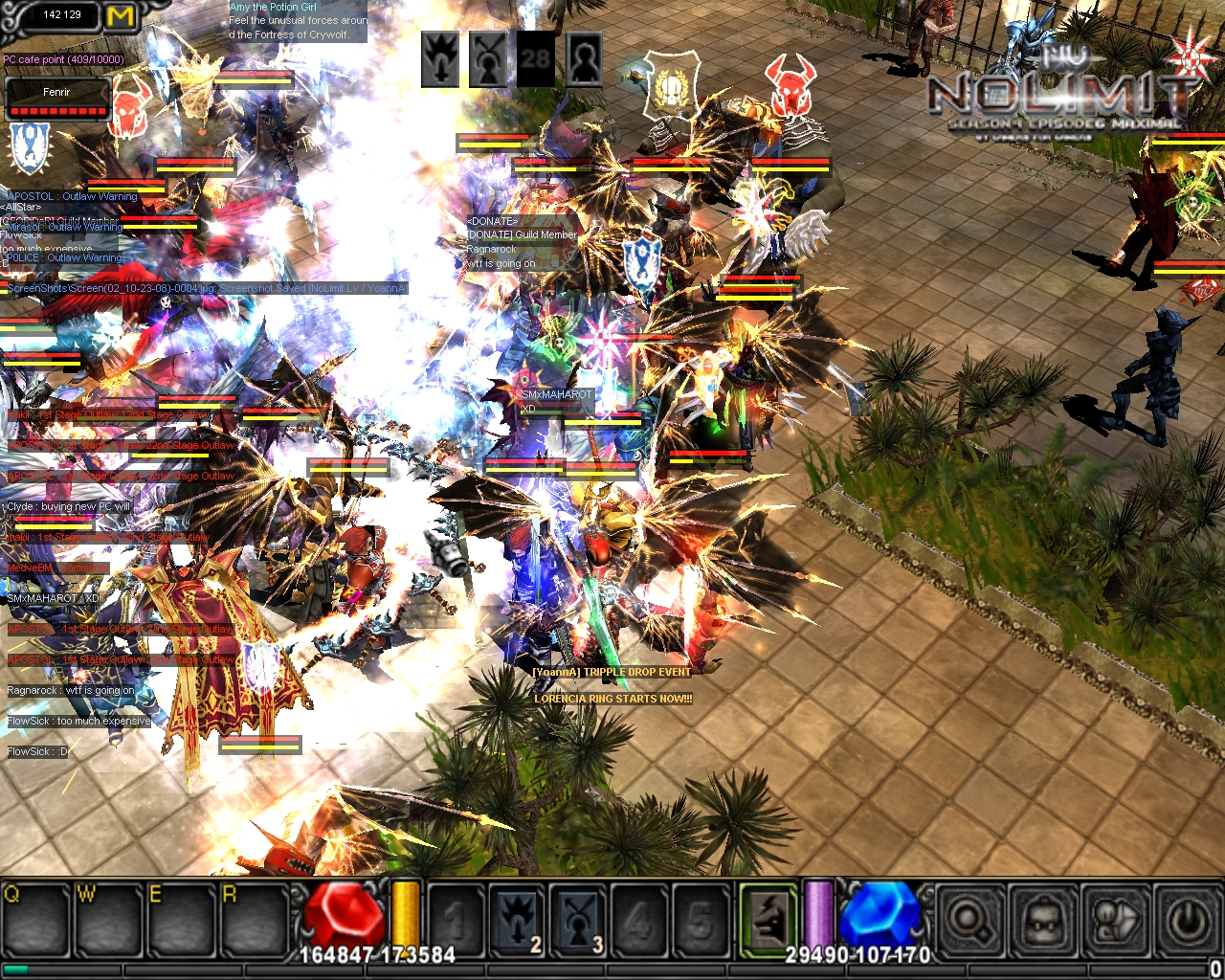The width and height of the screenshot is (1225, 980).
Task: Click the spiked down-arrow buff icon at top
Action: point(441,60)
